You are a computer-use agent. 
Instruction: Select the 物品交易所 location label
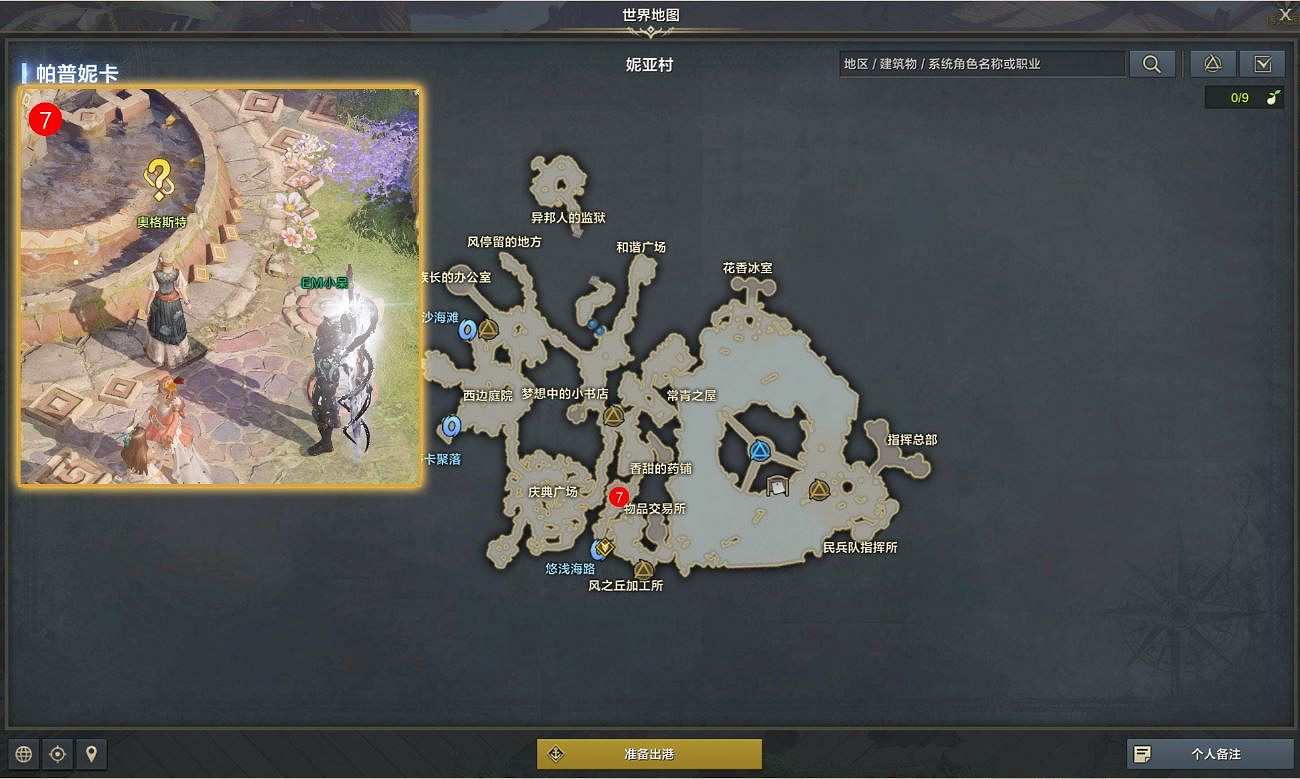(653, 508)
